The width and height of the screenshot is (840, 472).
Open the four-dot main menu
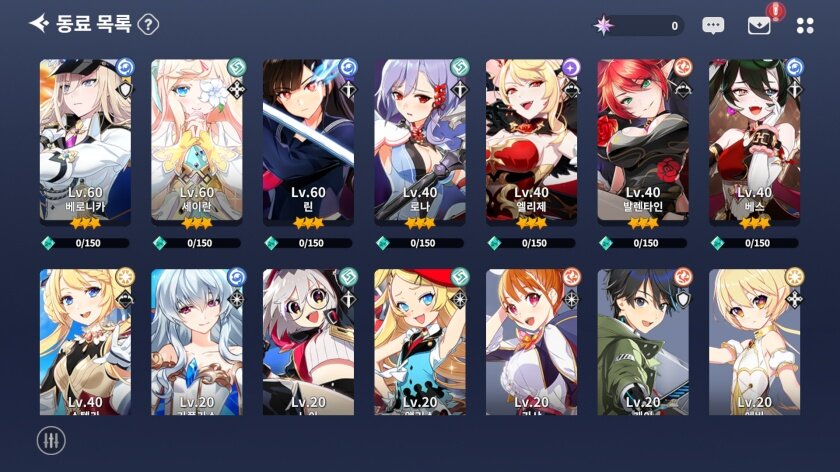tap(805, 26)
